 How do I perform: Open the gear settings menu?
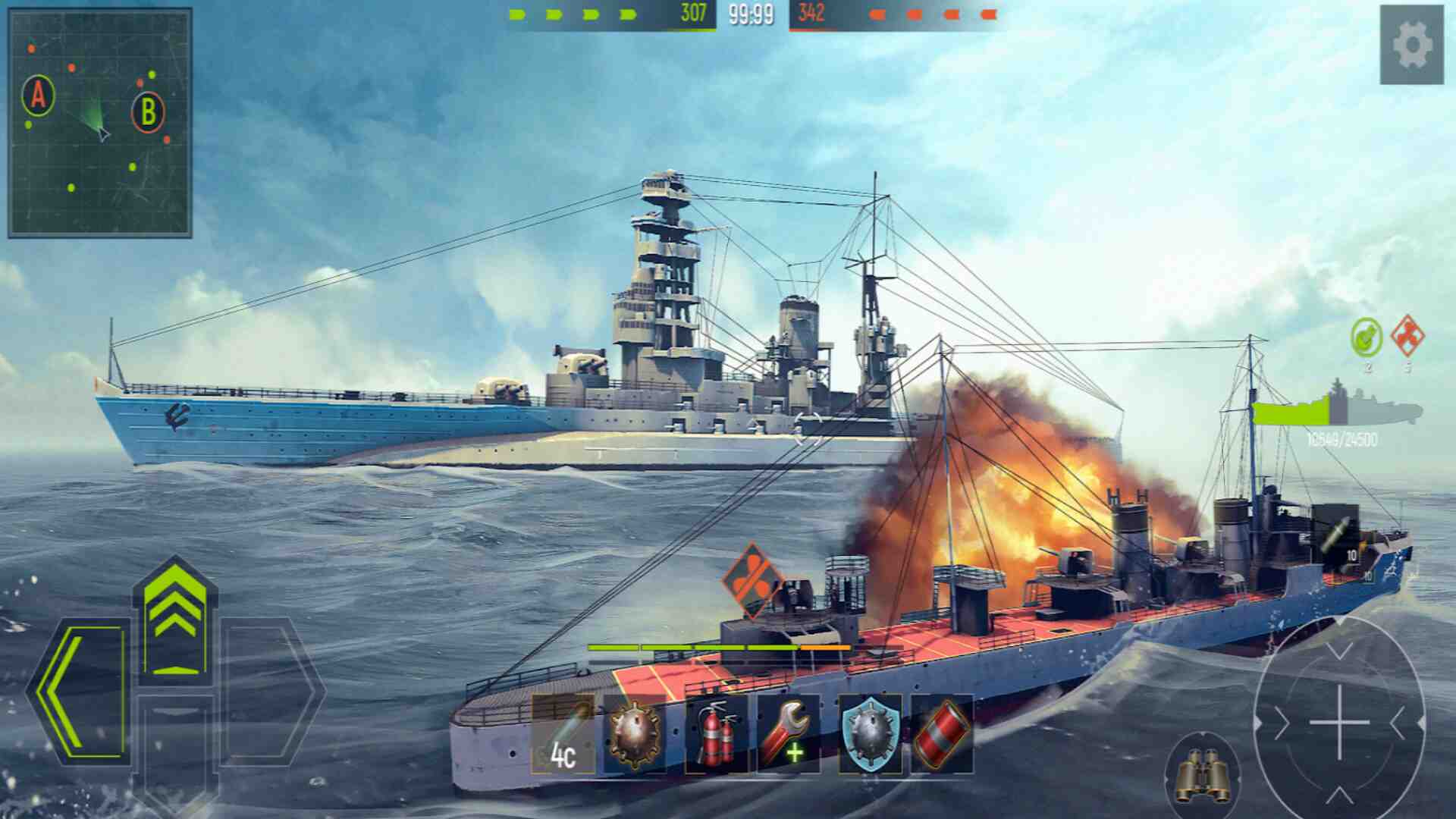coord(1411,45)
